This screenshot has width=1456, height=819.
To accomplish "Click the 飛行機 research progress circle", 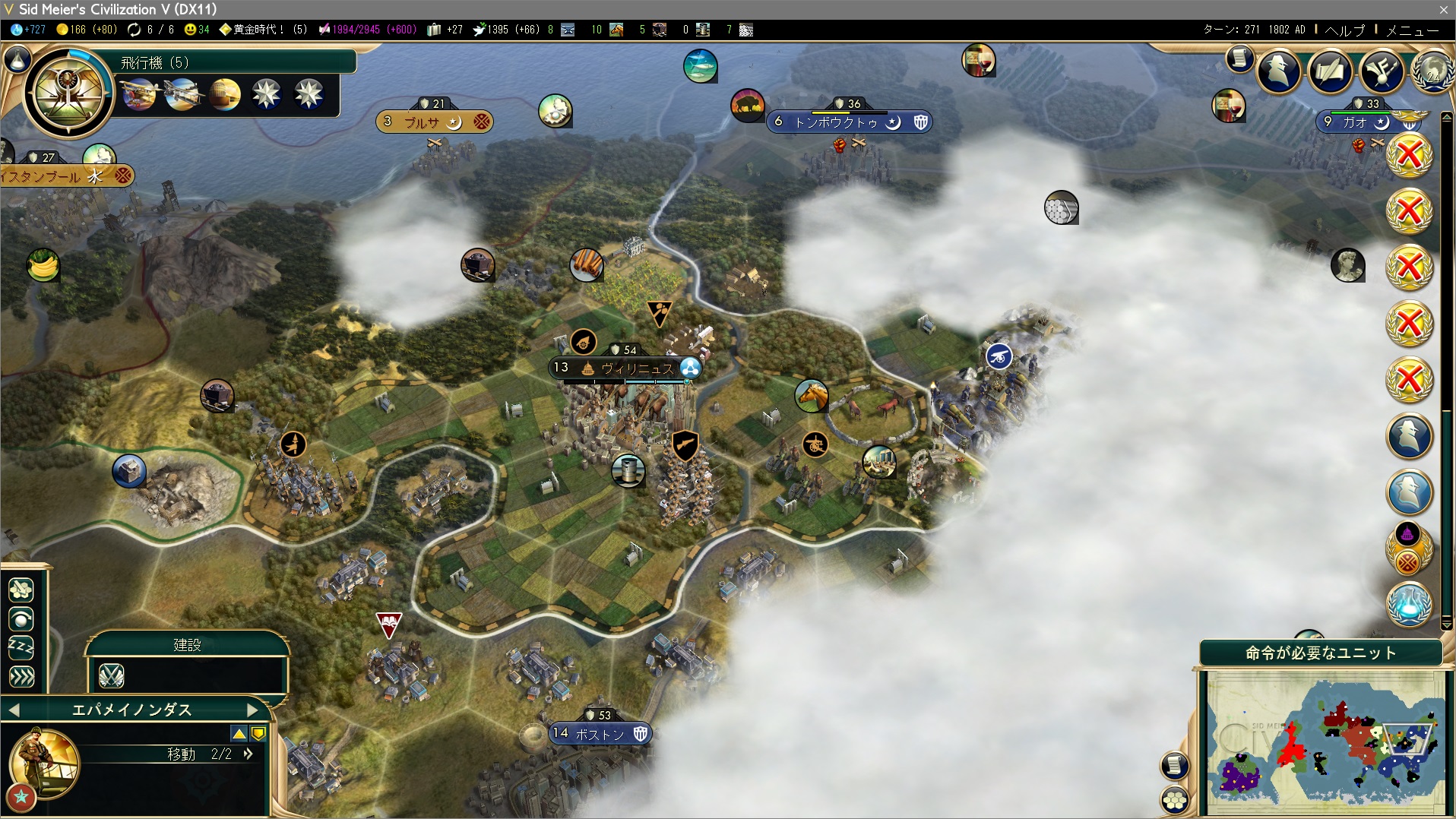I will 68,93.
